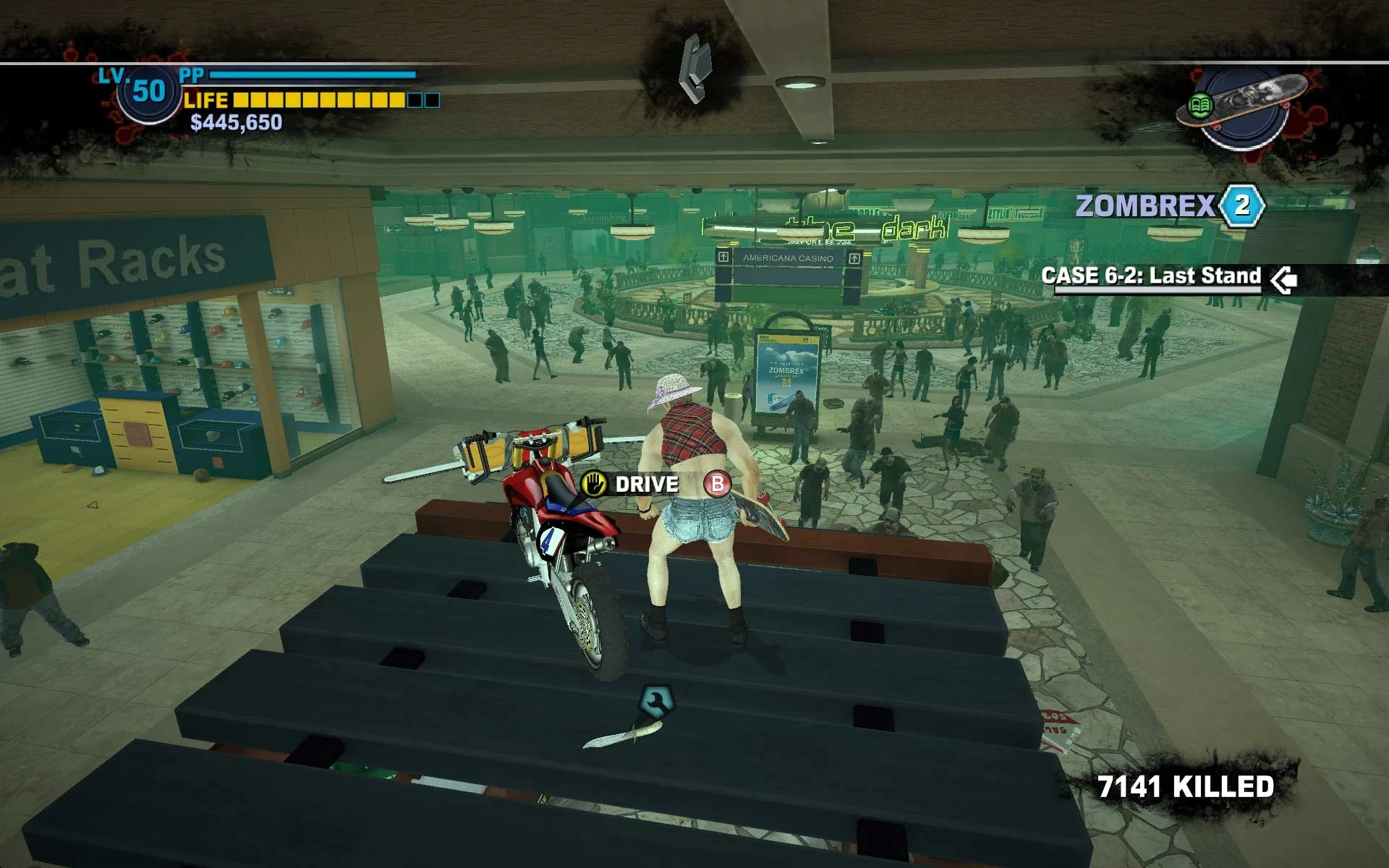Screen dimensions: 1389x868
Task: Click the hand icon in the DRIVE prompt
Action: (x=595, y=485)
